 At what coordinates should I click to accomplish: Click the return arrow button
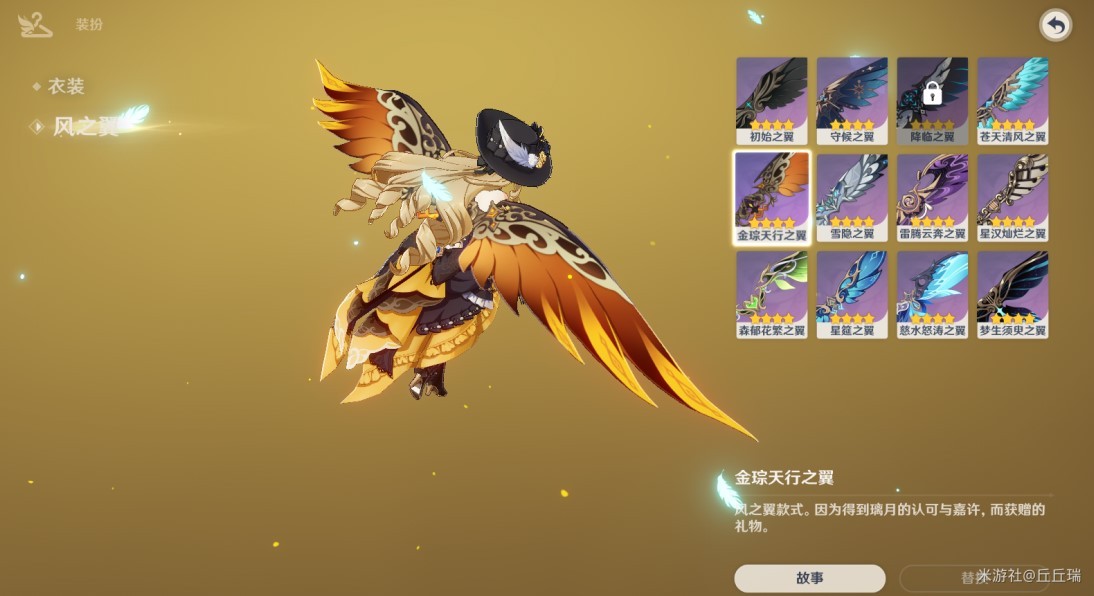pyautogui.click(x=1055, y=25)
